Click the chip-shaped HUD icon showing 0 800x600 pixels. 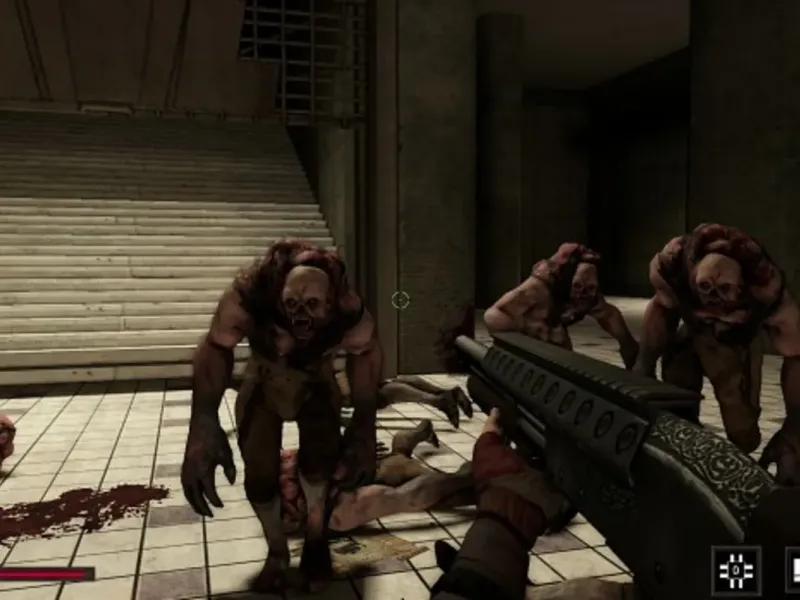[x=735, y=569]
